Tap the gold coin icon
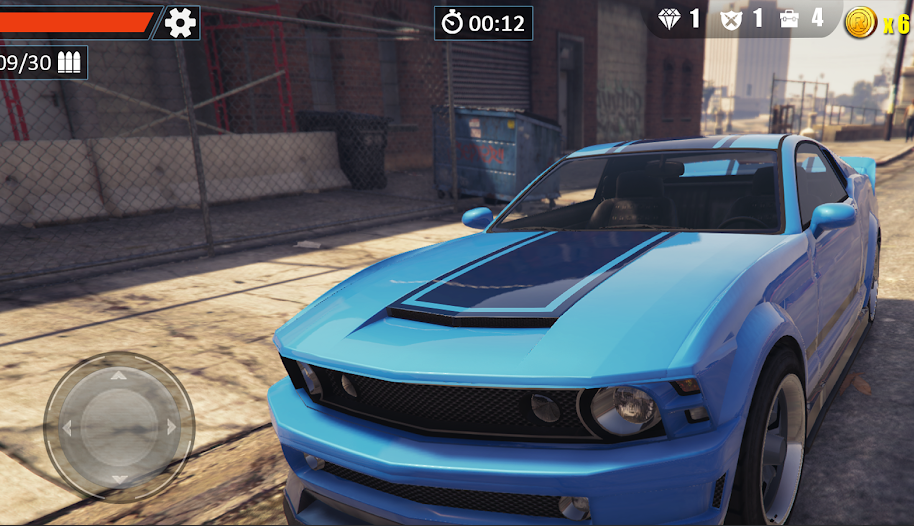Viewport: 914px width, 526px height. (x=860, y=22)
